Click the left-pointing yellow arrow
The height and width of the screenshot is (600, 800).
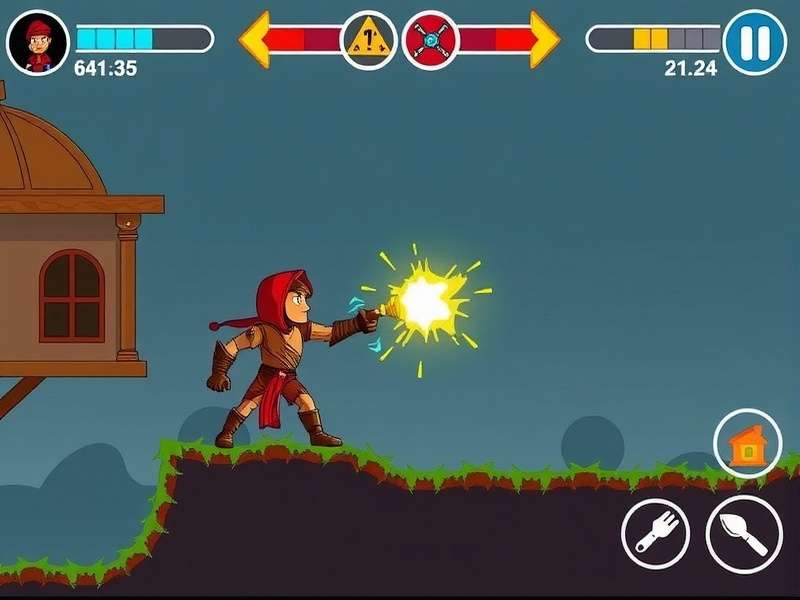(x=257, y=40)
